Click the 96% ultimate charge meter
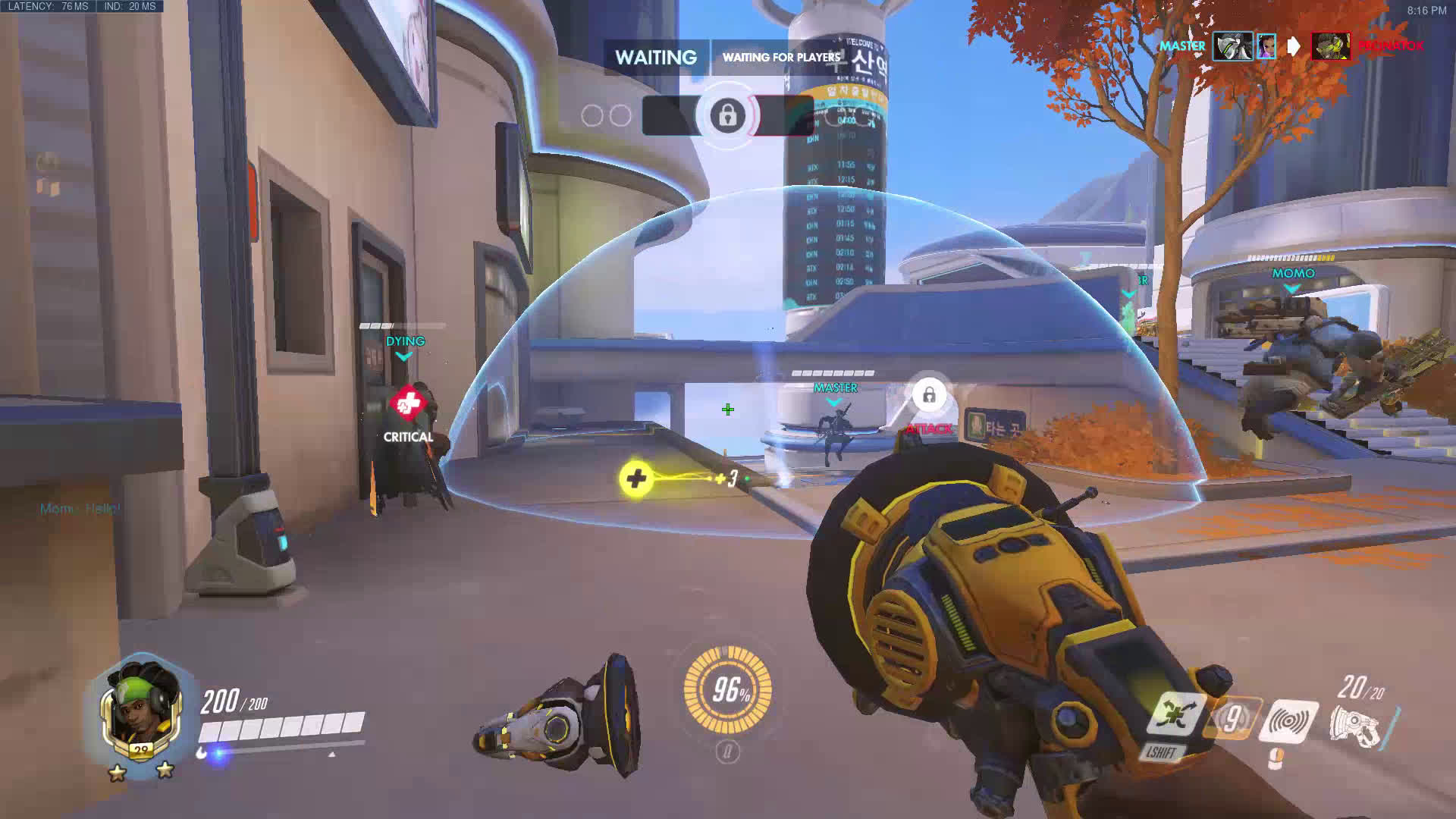Screen dimensions: 1456x819 click(x=727, y=690)
